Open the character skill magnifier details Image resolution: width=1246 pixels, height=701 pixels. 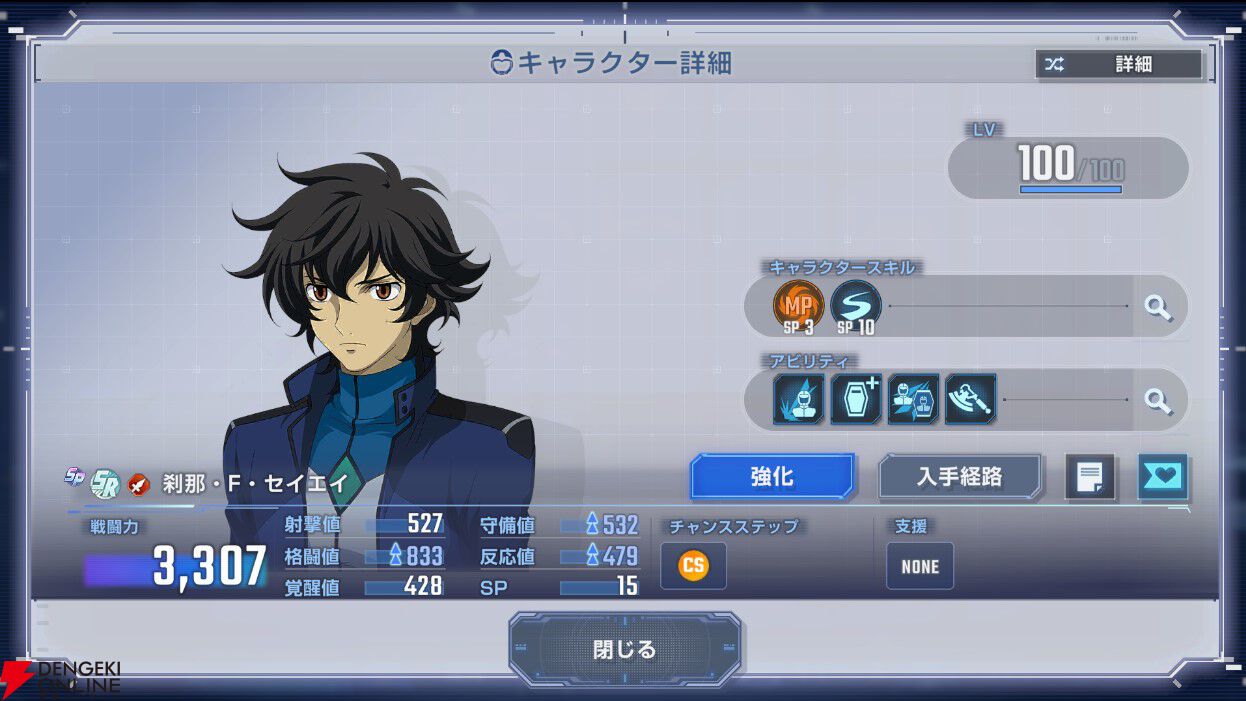(1158, 307)
